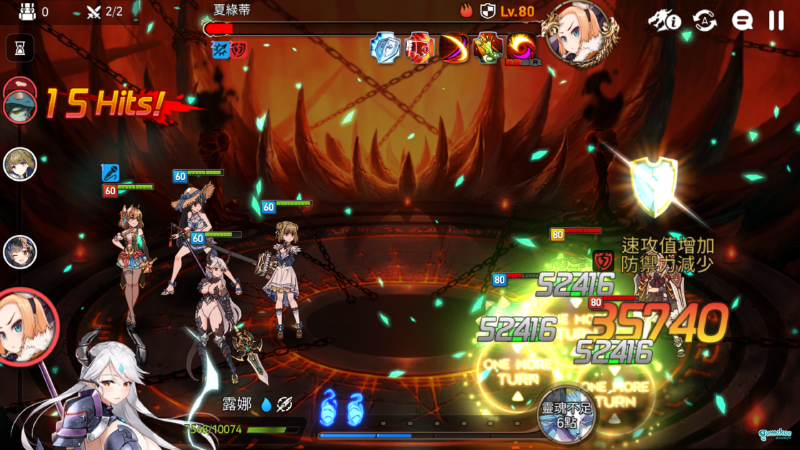Image resolution: width=800 pixels, height=450 pixels.
Task: Select the green-hat character in turn order
Action: [20, 100]
